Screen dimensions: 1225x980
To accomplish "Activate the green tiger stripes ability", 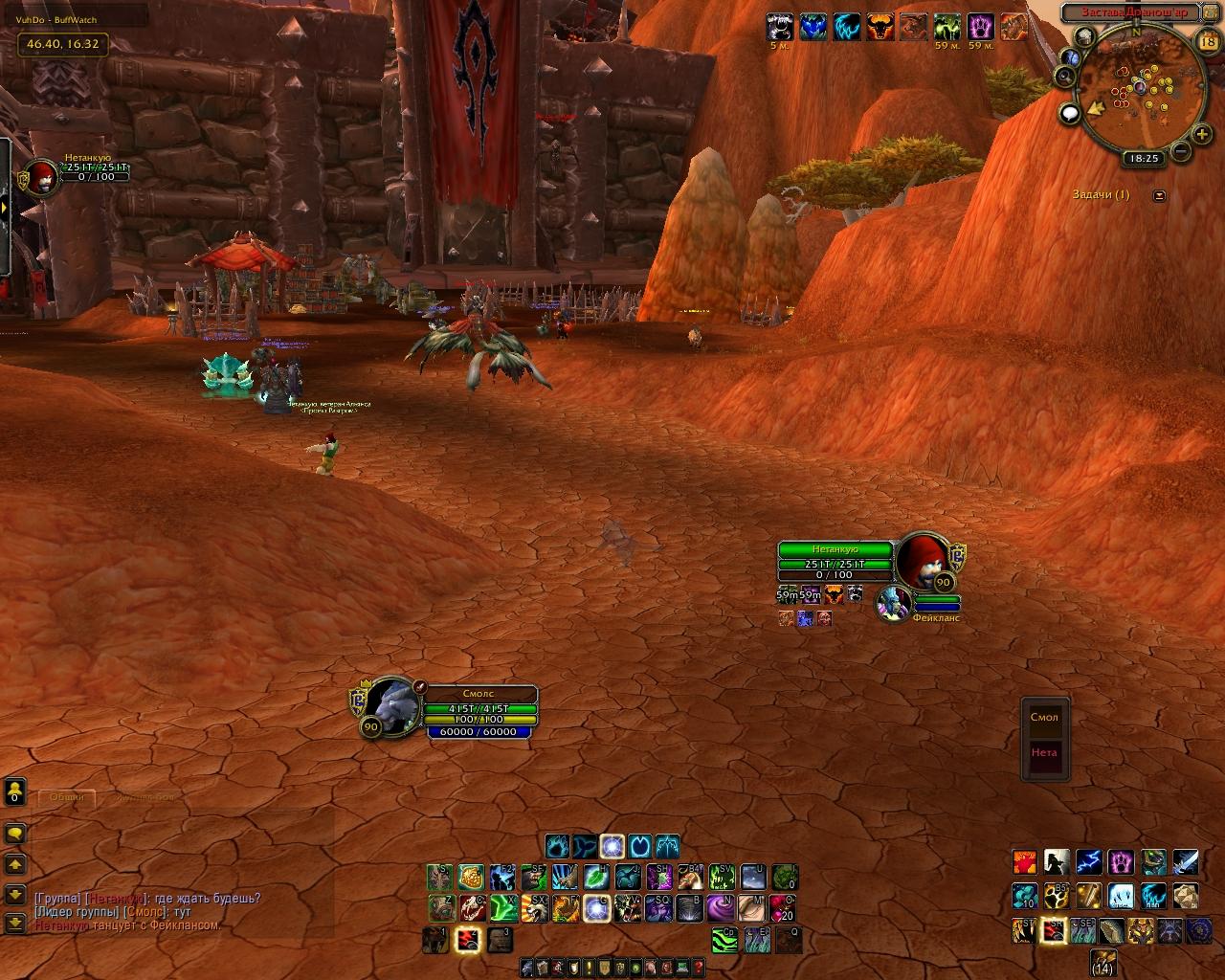I will click(x=724, y=940).
